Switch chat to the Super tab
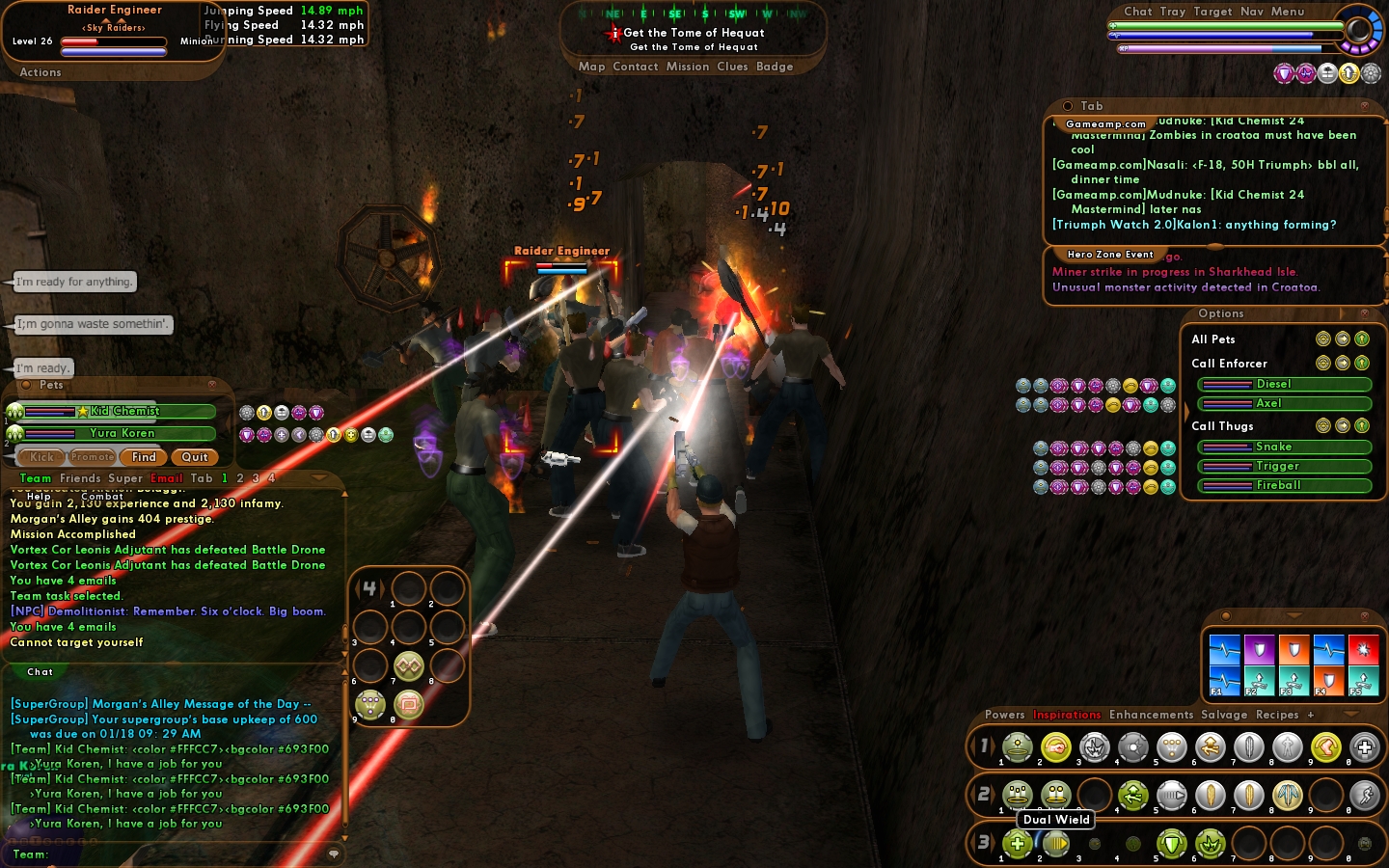1389x868 pixels. click(x=125, y=478)
